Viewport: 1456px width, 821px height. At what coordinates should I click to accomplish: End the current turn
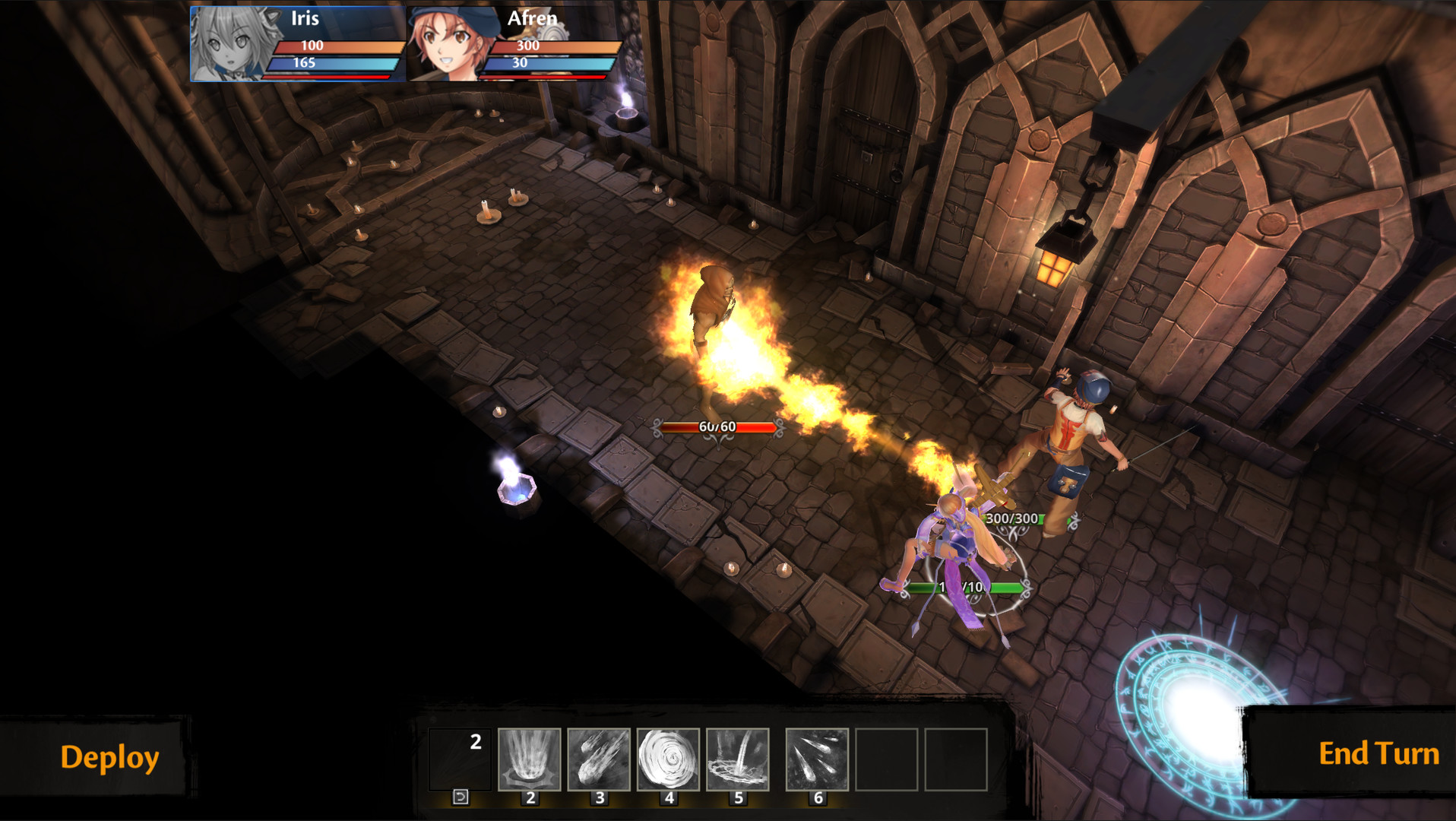(x=1378, y=754)
